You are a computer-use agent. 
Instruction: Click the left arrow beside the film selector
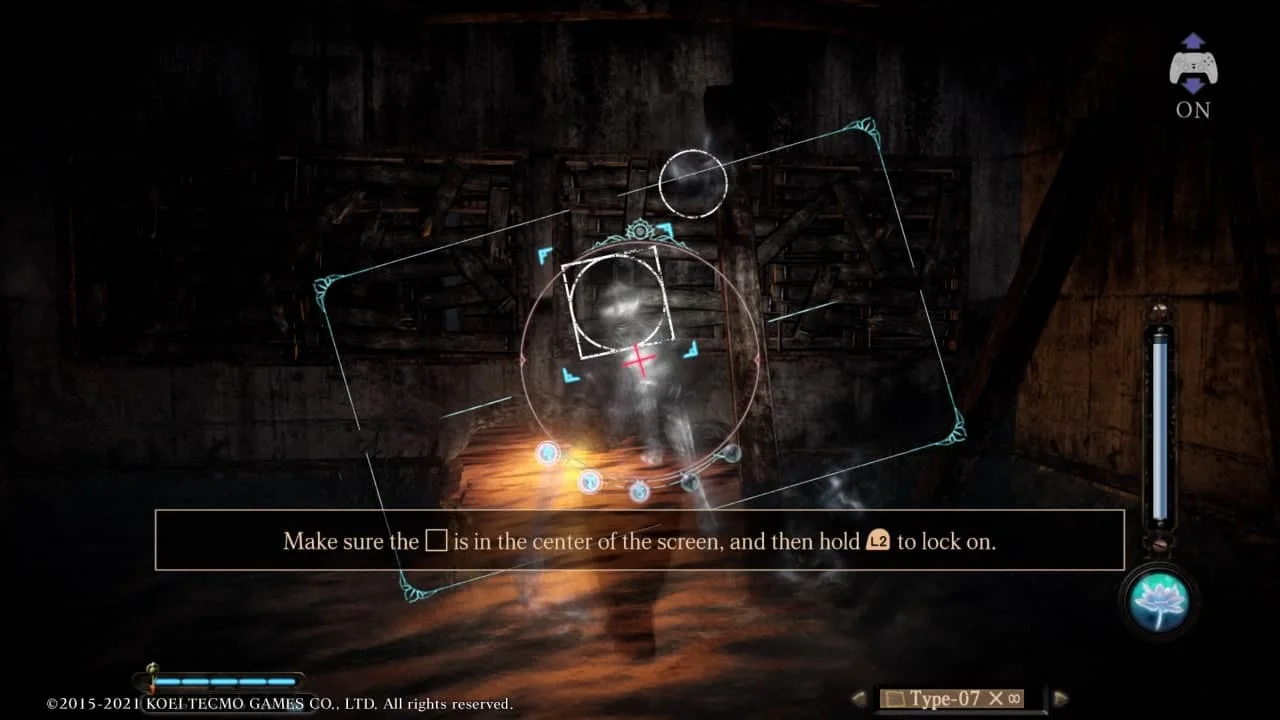857,697
